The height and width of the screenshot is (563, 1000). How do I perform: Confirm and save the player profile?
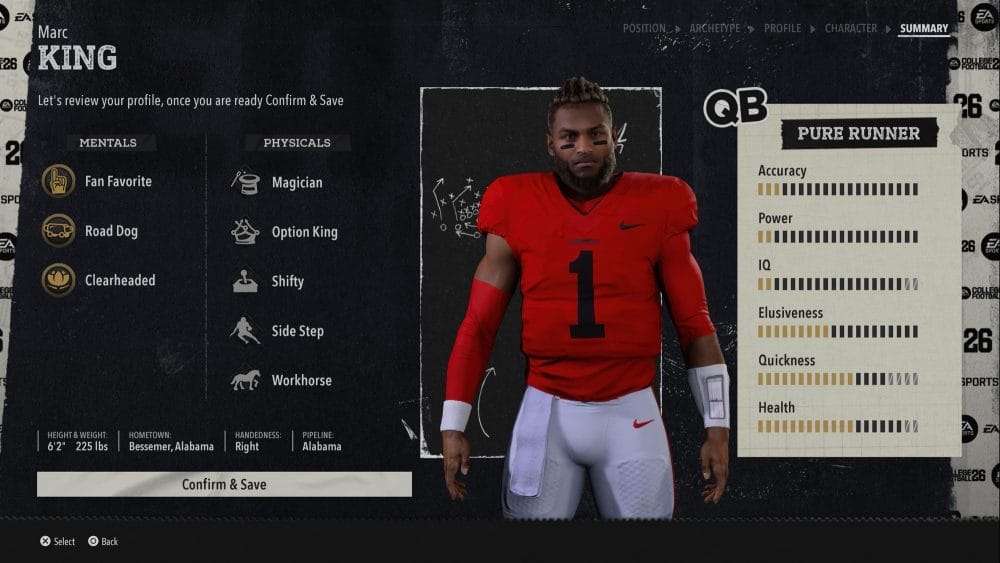pos(224,484)
